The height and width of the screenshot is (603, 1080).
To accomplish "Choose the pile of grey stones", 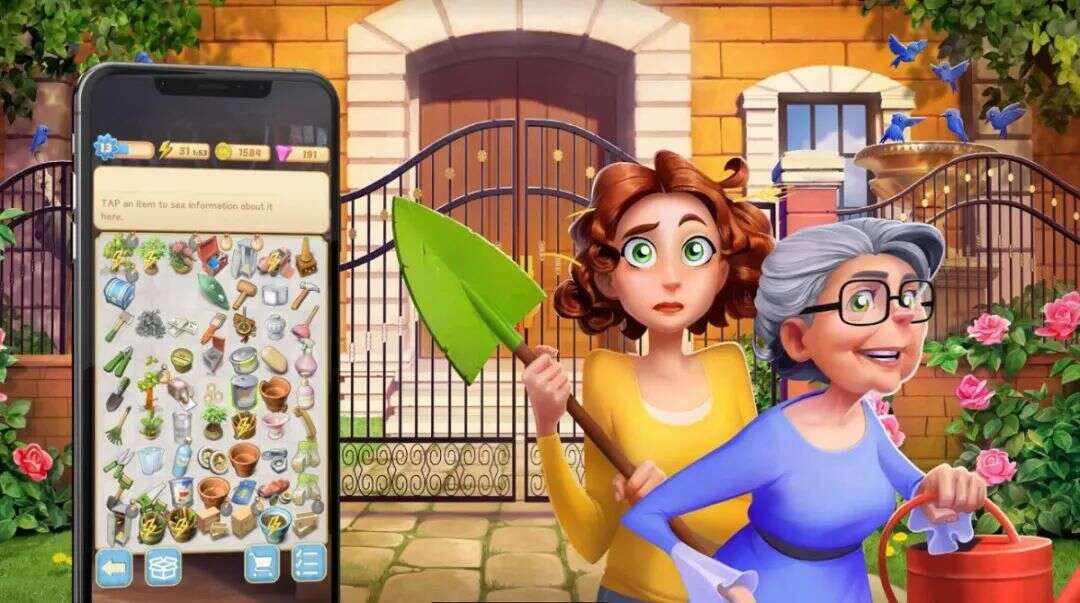I will coord(151,324).
